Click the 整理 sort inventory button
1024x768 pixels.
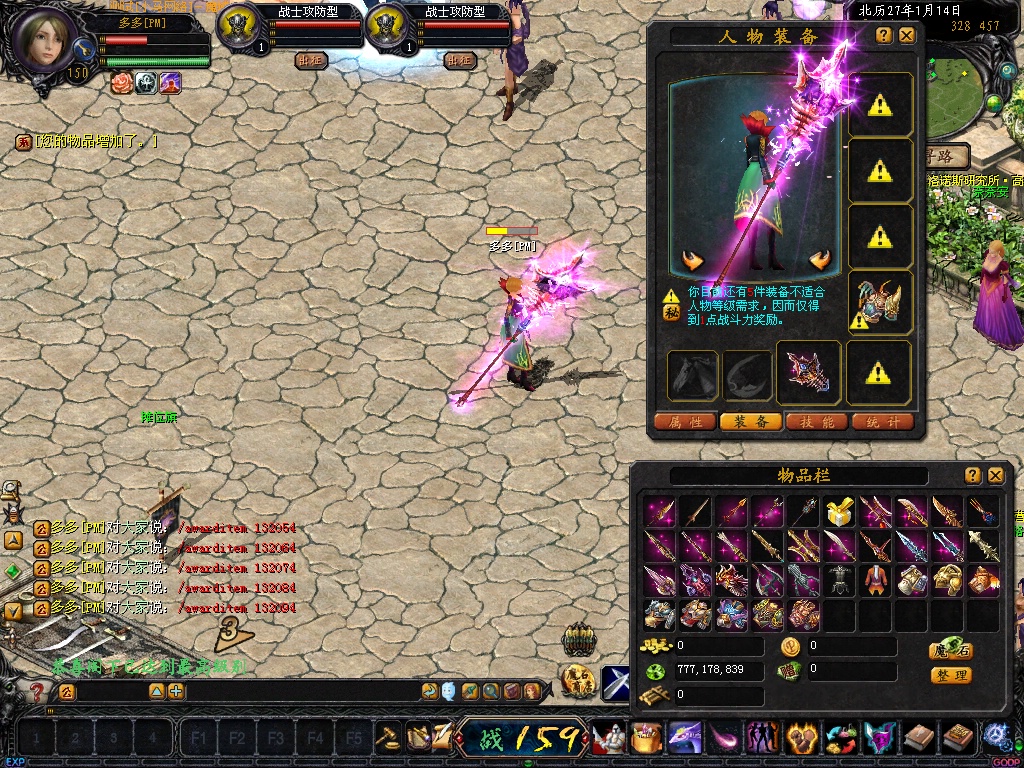pos(951,675)
